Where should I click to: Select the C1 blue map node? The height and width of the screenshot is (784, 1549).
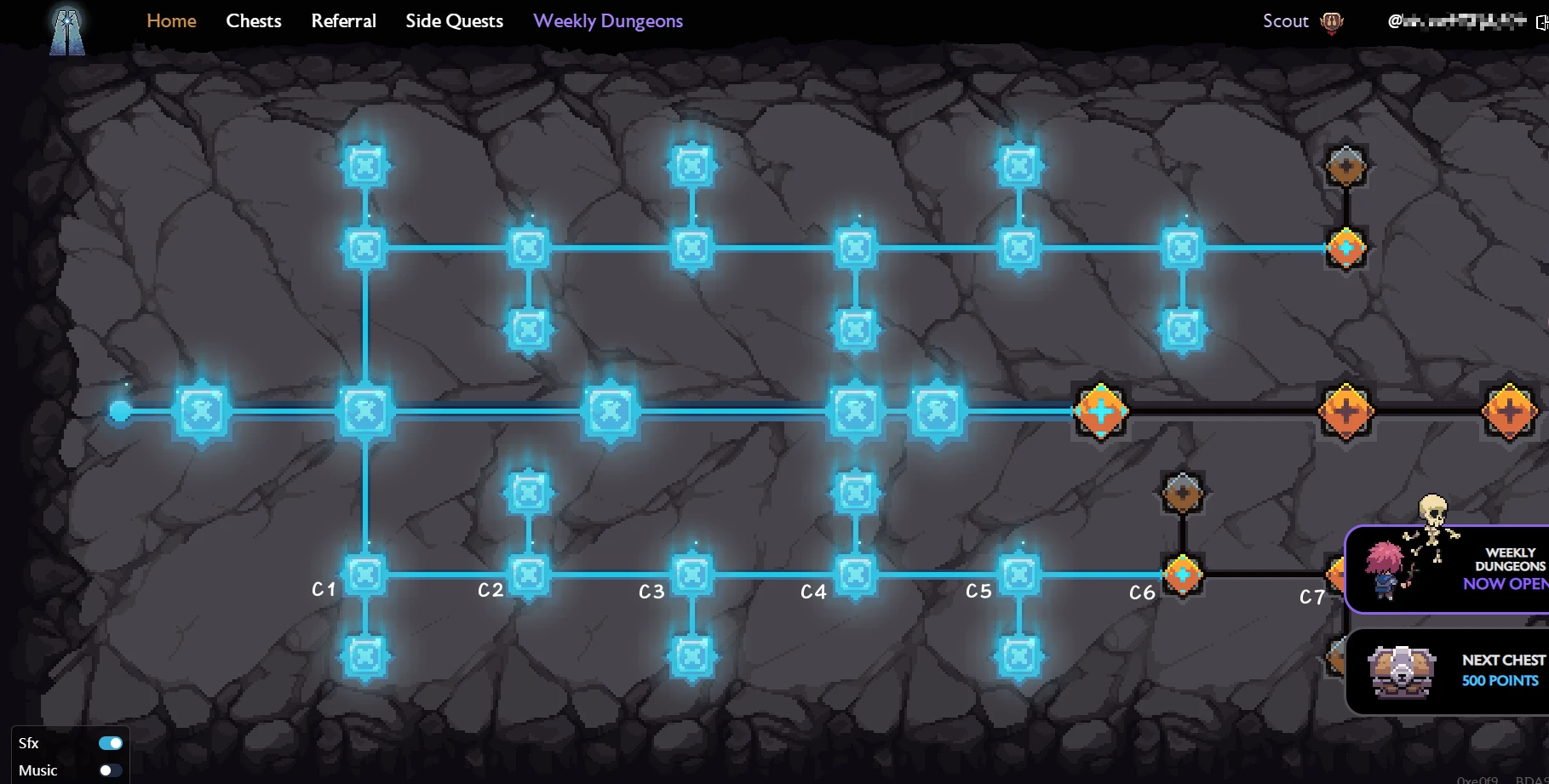click(x=365, y=575)
